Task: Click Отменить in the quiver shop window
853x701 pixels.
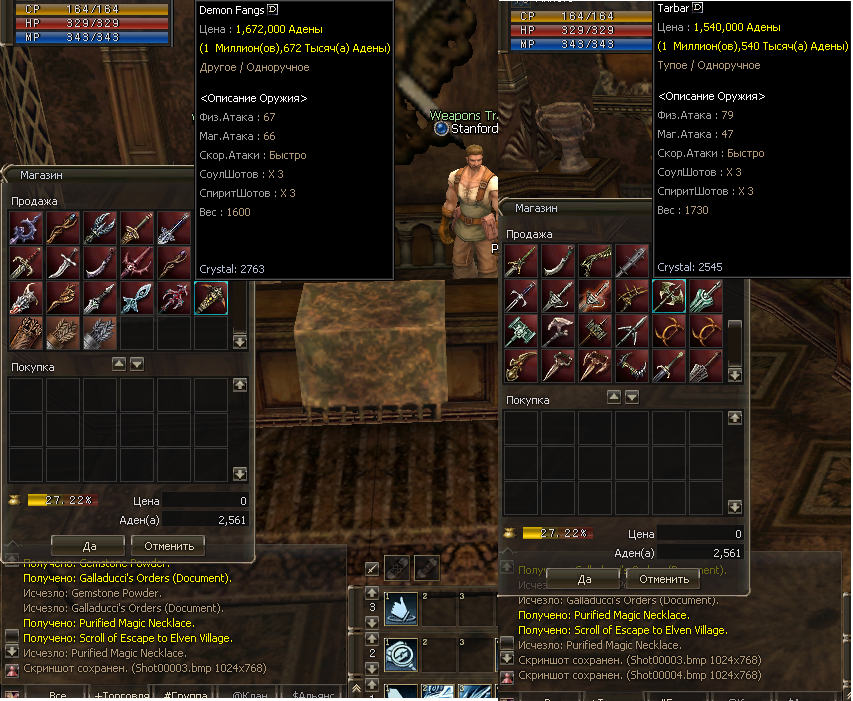Action: 168,545
